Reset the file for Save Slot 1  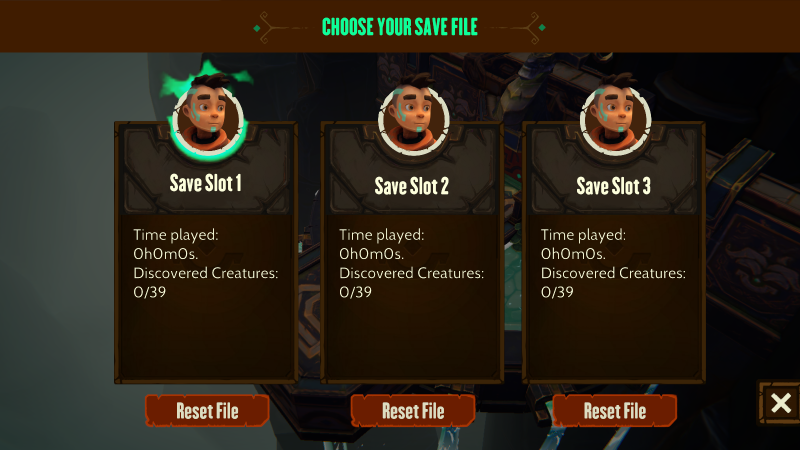point(207,410)
